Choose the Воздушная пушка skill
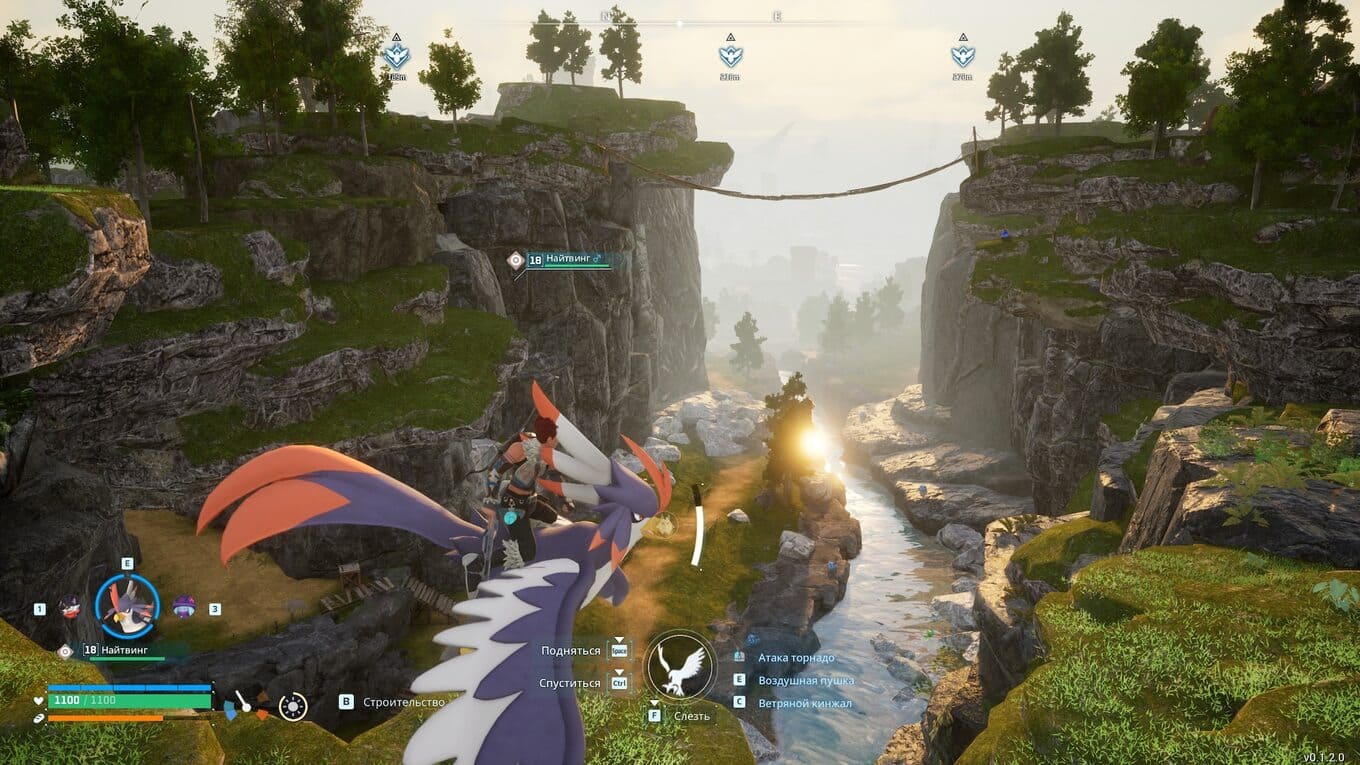The height and width of the screenshot is (765, 1360). click(806, 680)
